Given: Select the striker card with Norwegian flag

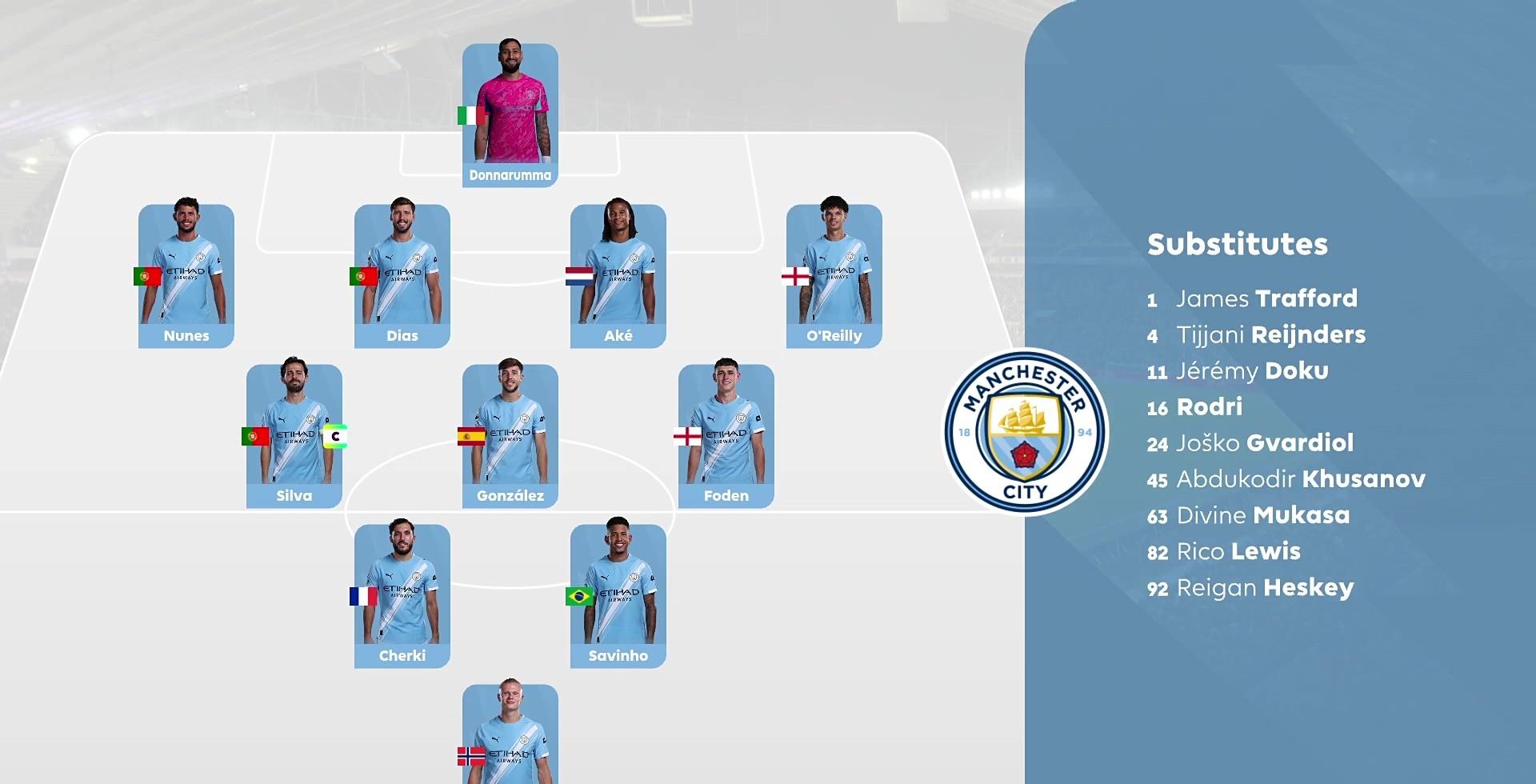Looking at the screenshot, I should click(510, 736).
